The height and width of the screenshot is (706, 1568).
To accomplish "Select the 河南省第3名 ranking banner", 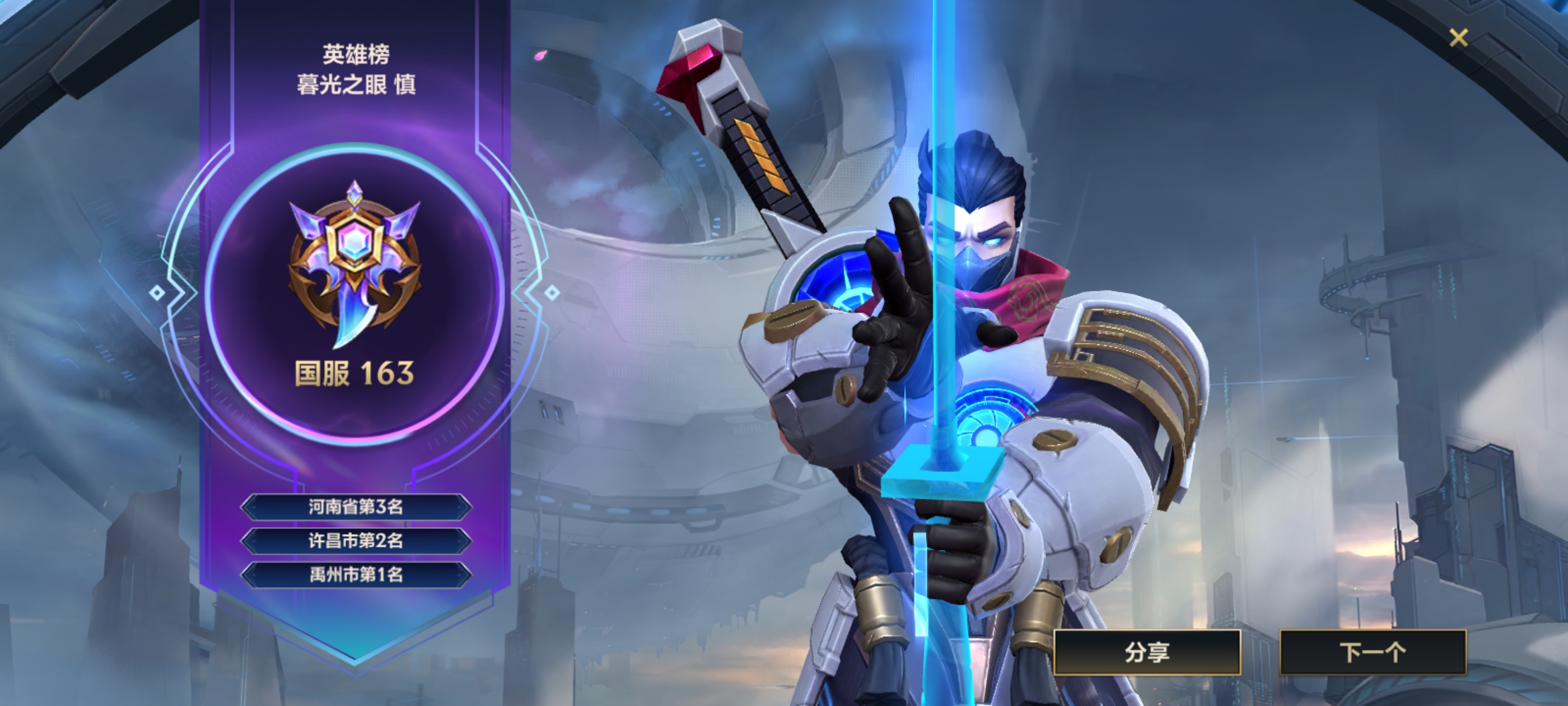I will click(x=356, y=507).
